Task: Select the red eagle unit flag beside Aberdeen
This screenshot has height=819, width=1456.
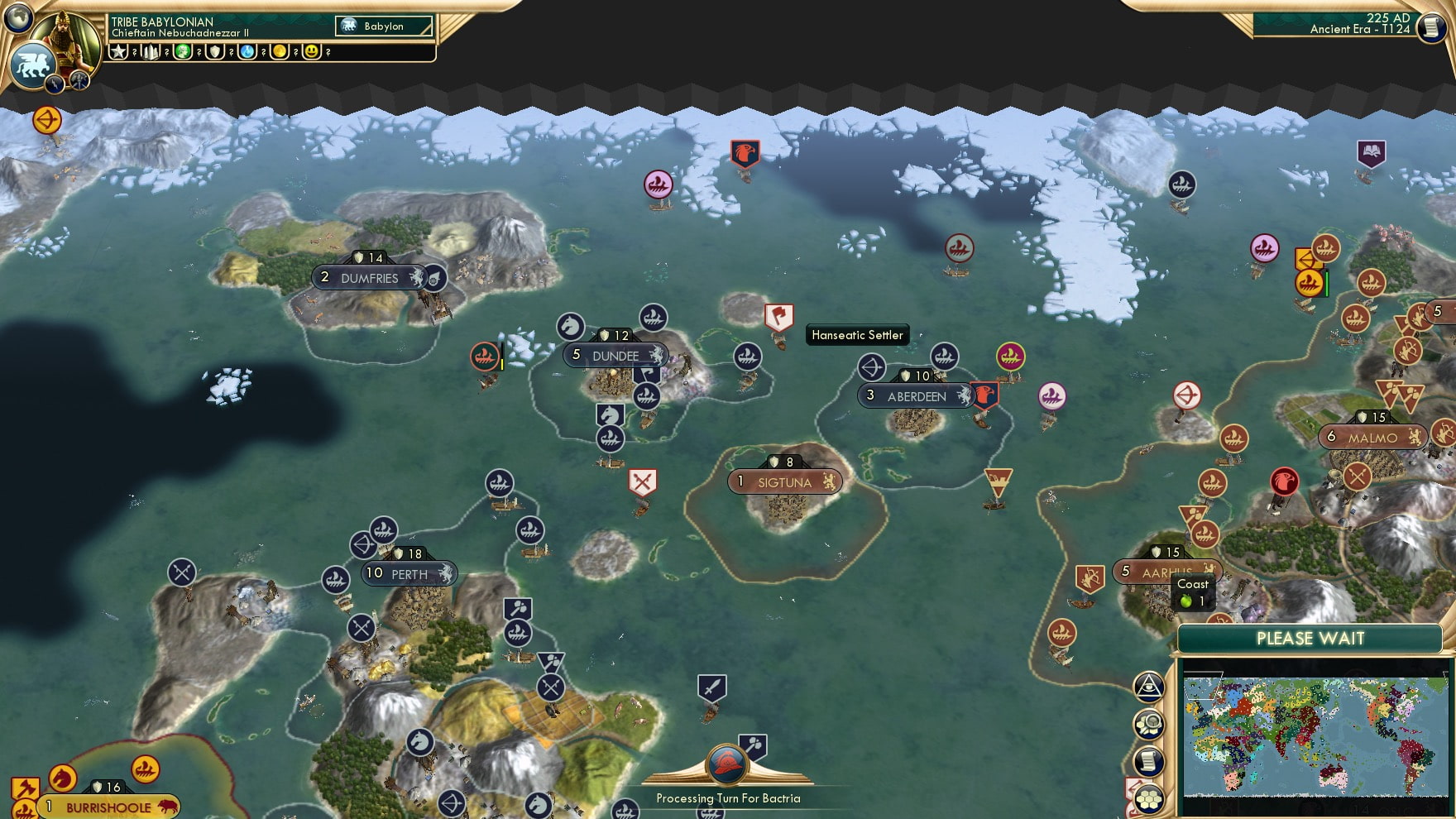Action: click(985, 395)
